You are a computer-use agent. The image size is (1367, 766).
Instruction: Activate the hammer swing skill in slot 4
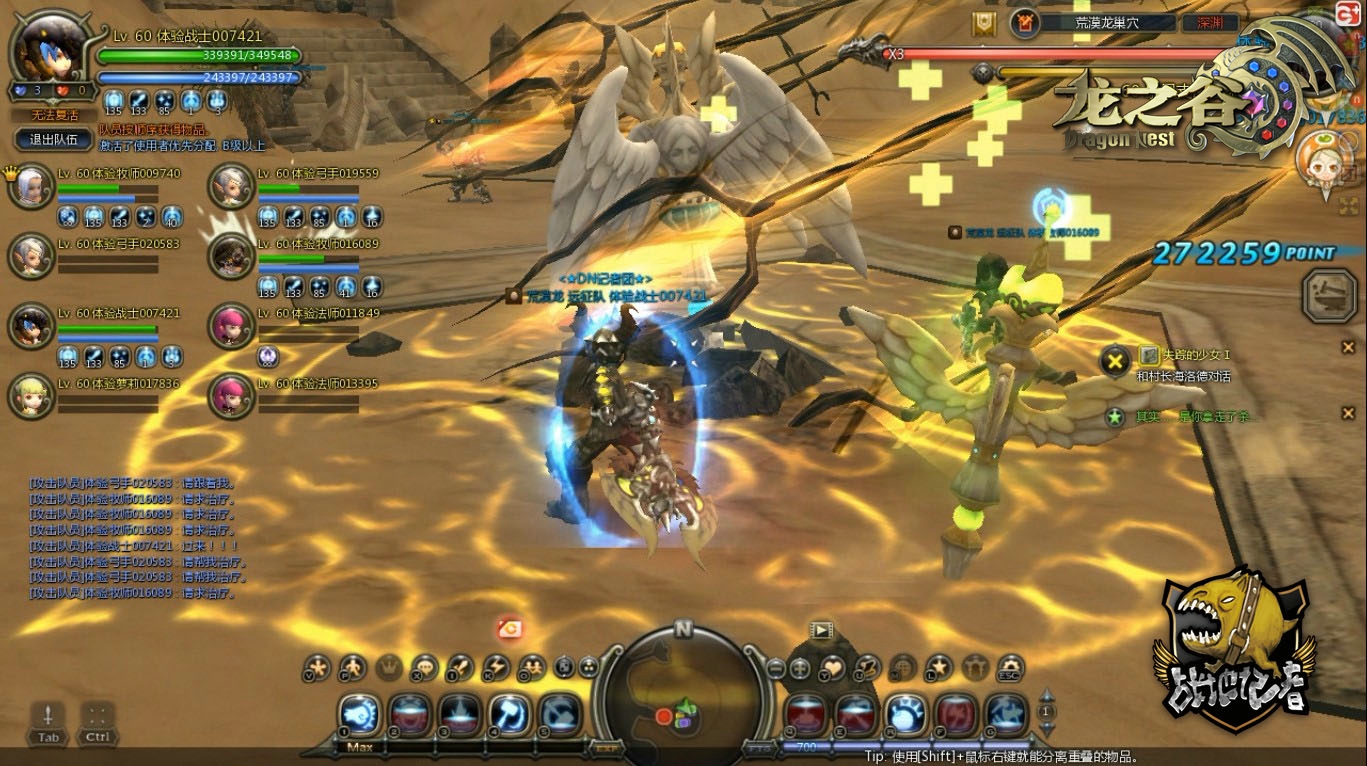pyautogui.click(x=509, y=714)
